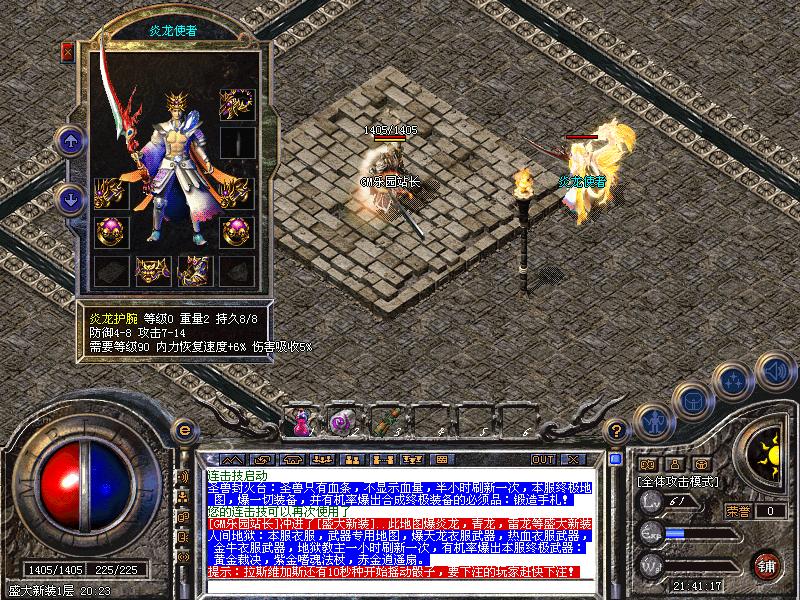
Task: Click the down arrow on equipment panel
Action: [x=71, y=198]
